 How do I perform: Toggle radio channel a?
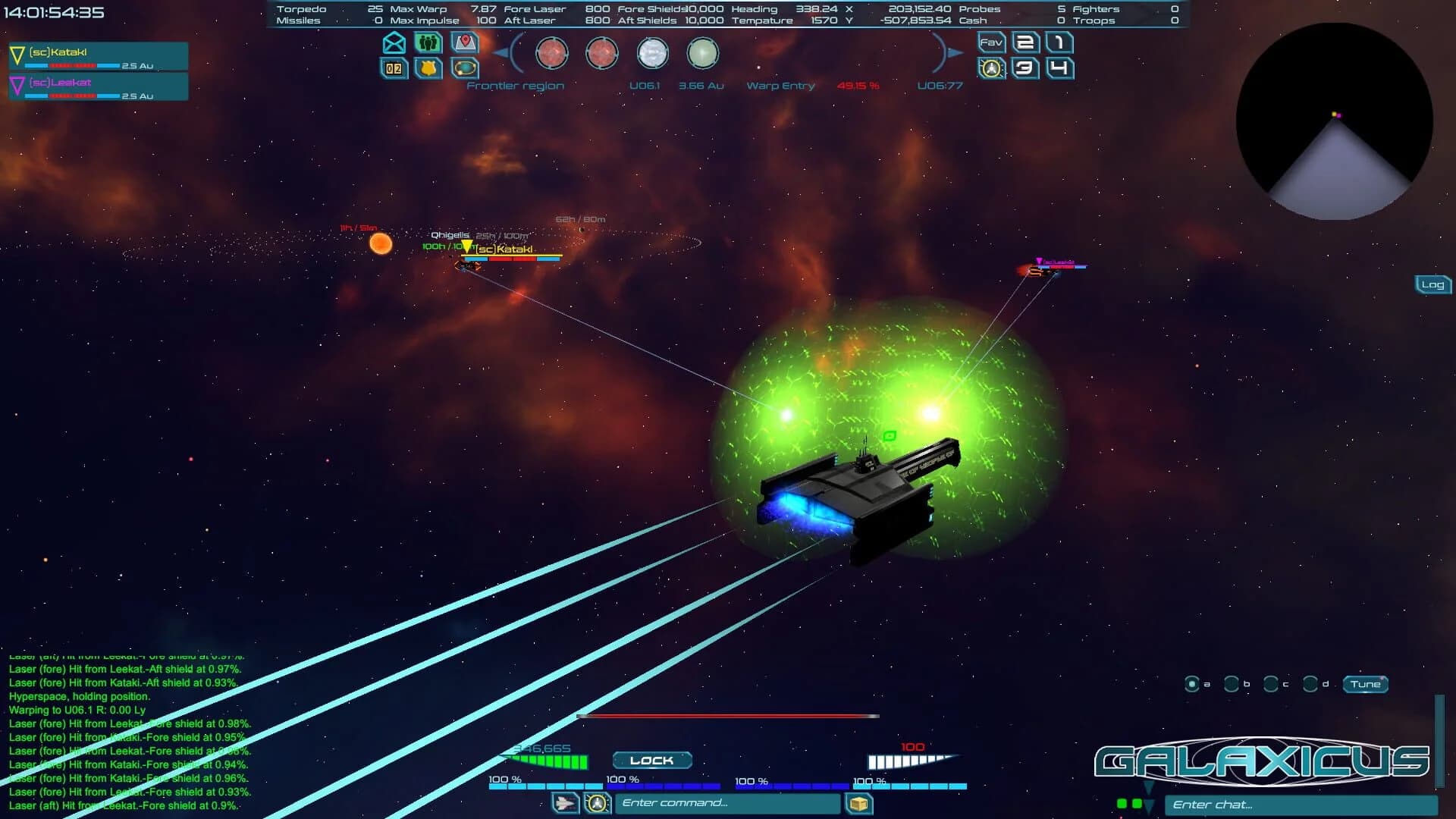pos(1192,684)
